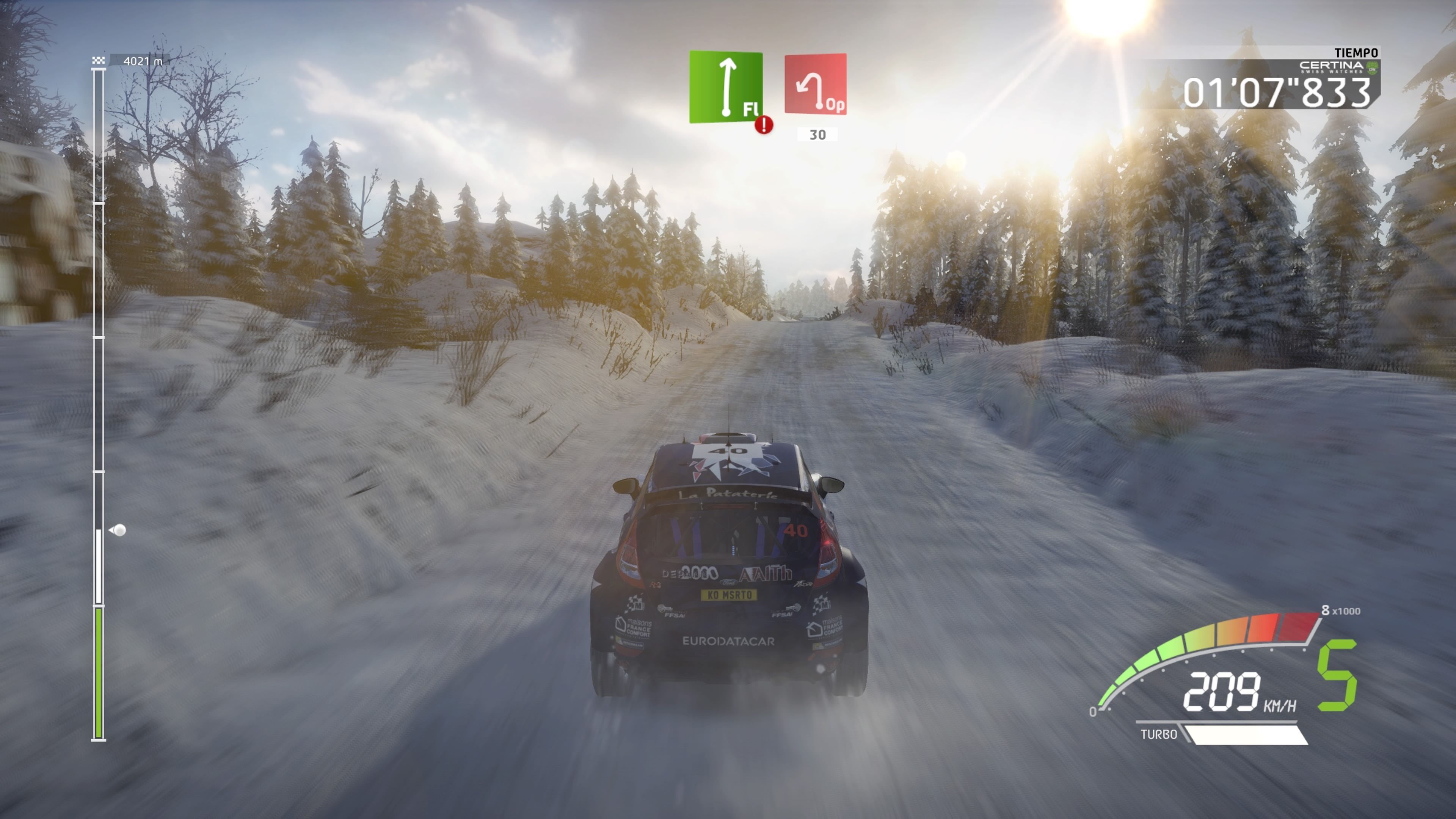Image resolution: width=1456 pixels, height=819 pixels.
Task: Click the red exclamation caution badge
Action: point(764,125)
